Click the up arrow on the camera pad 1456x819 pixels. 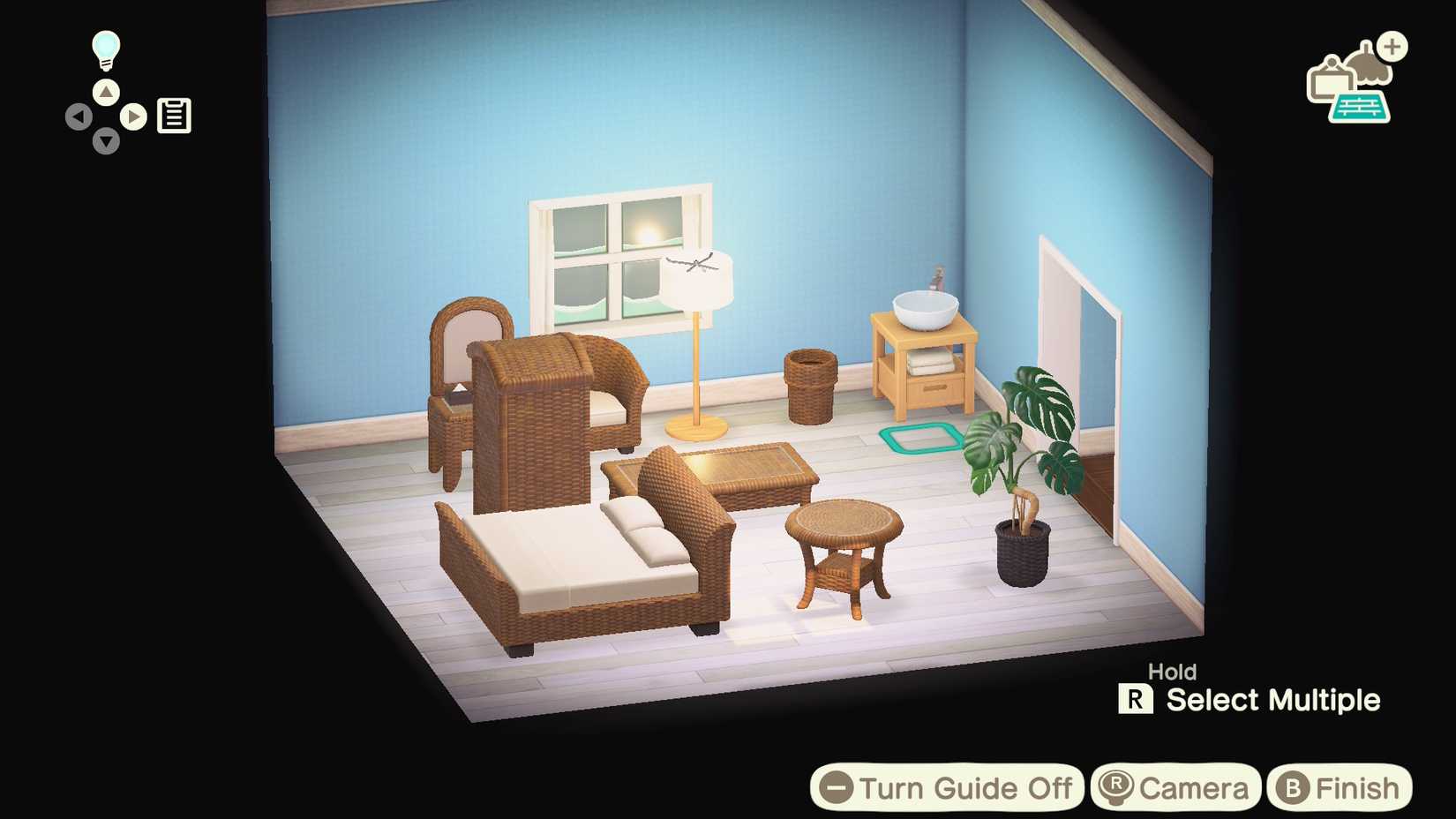[x=105, y=91]
